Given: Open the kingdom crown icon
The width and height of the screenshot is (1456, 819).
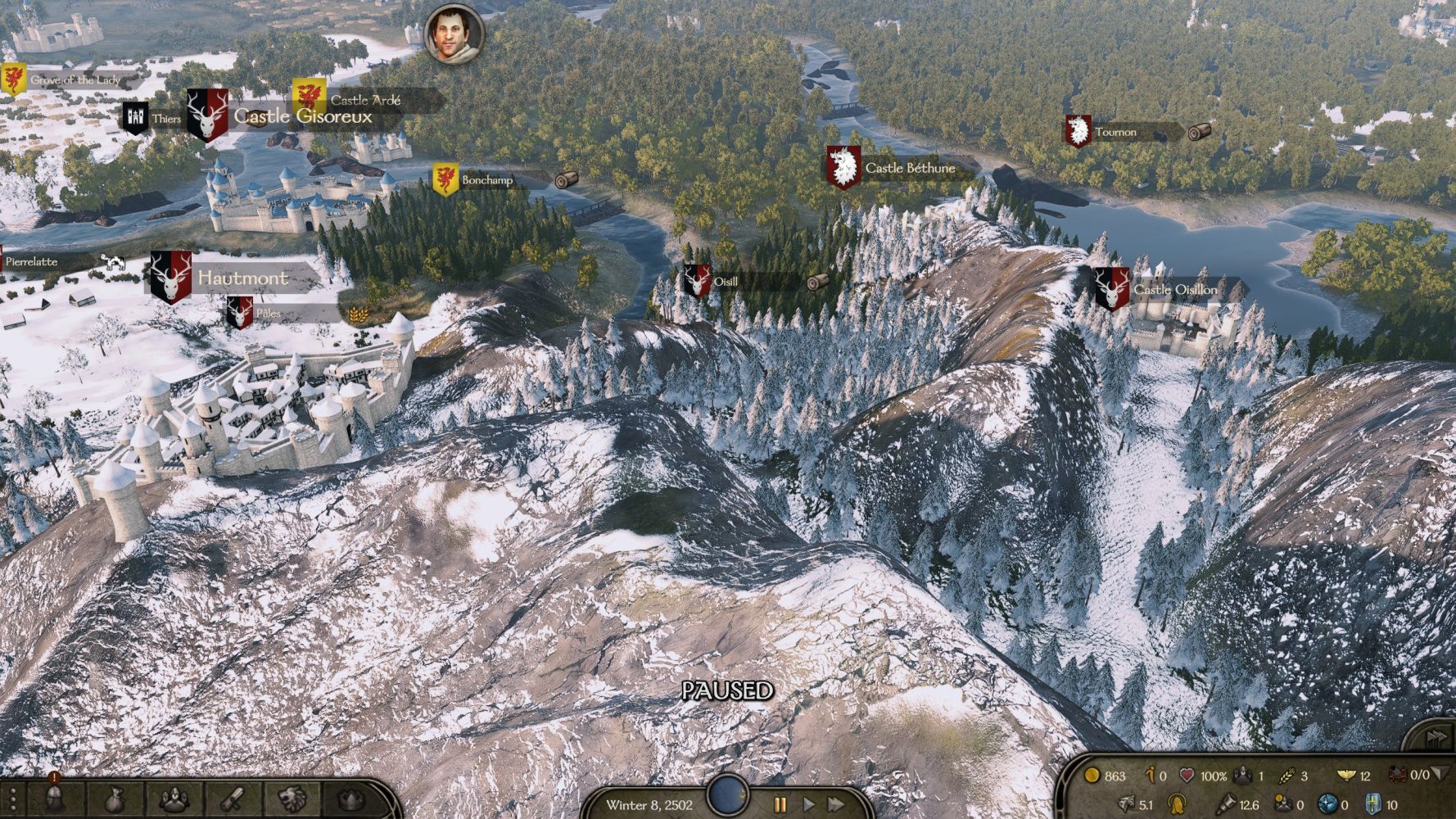Looking at the screenshot, I should tap(351, 799).
